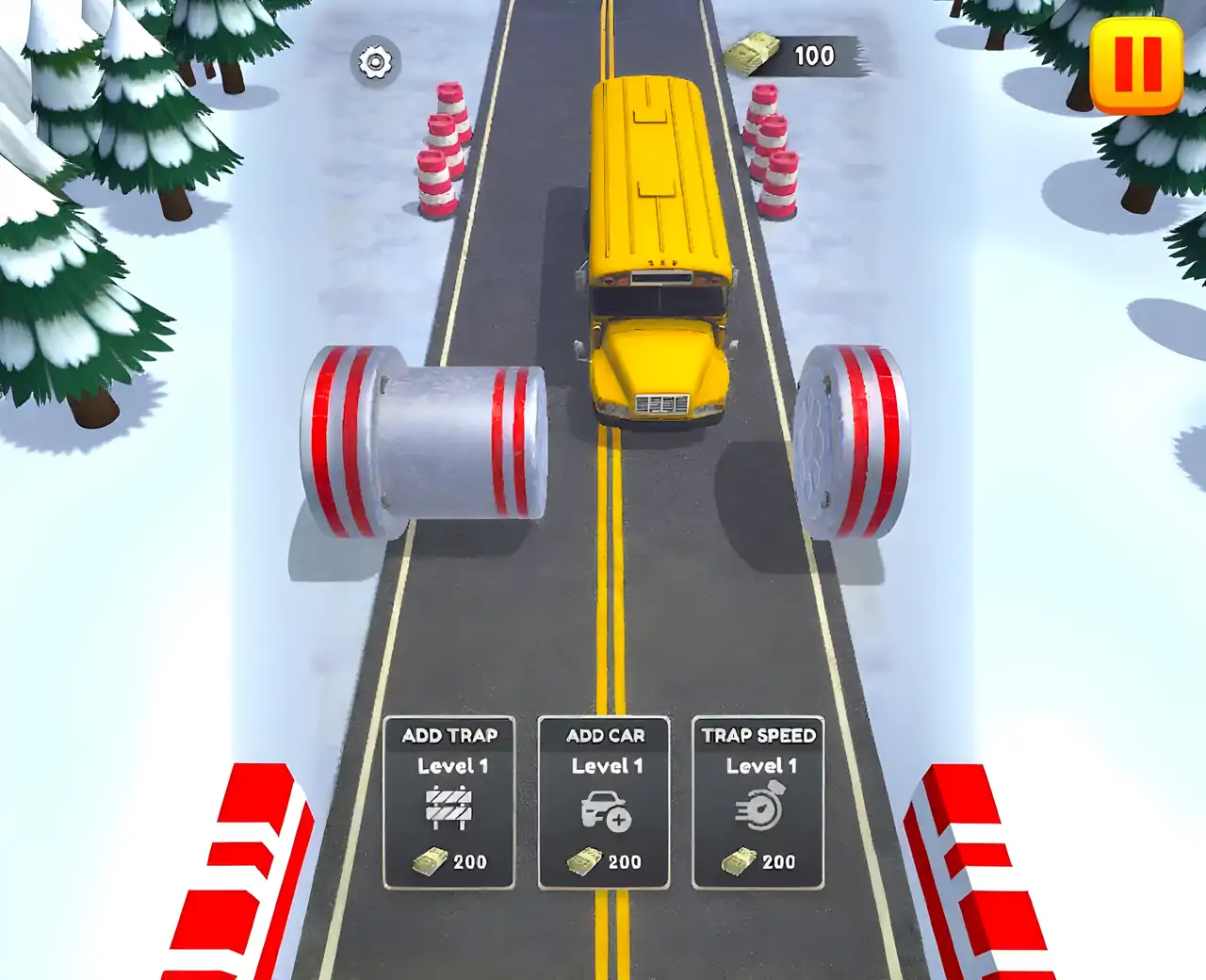Purchase the Add Car upgrade
The width and height of the screenshot is (1206, 980).
click(x=604, y=802)
